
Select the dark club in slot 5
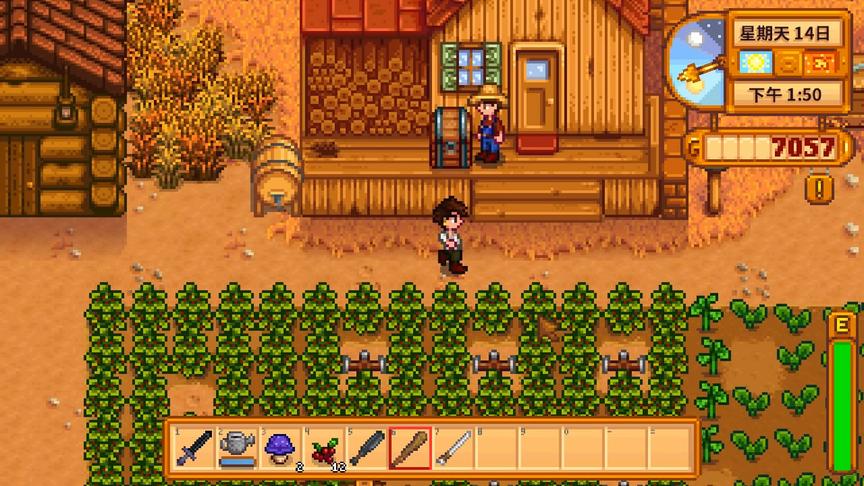367,448
